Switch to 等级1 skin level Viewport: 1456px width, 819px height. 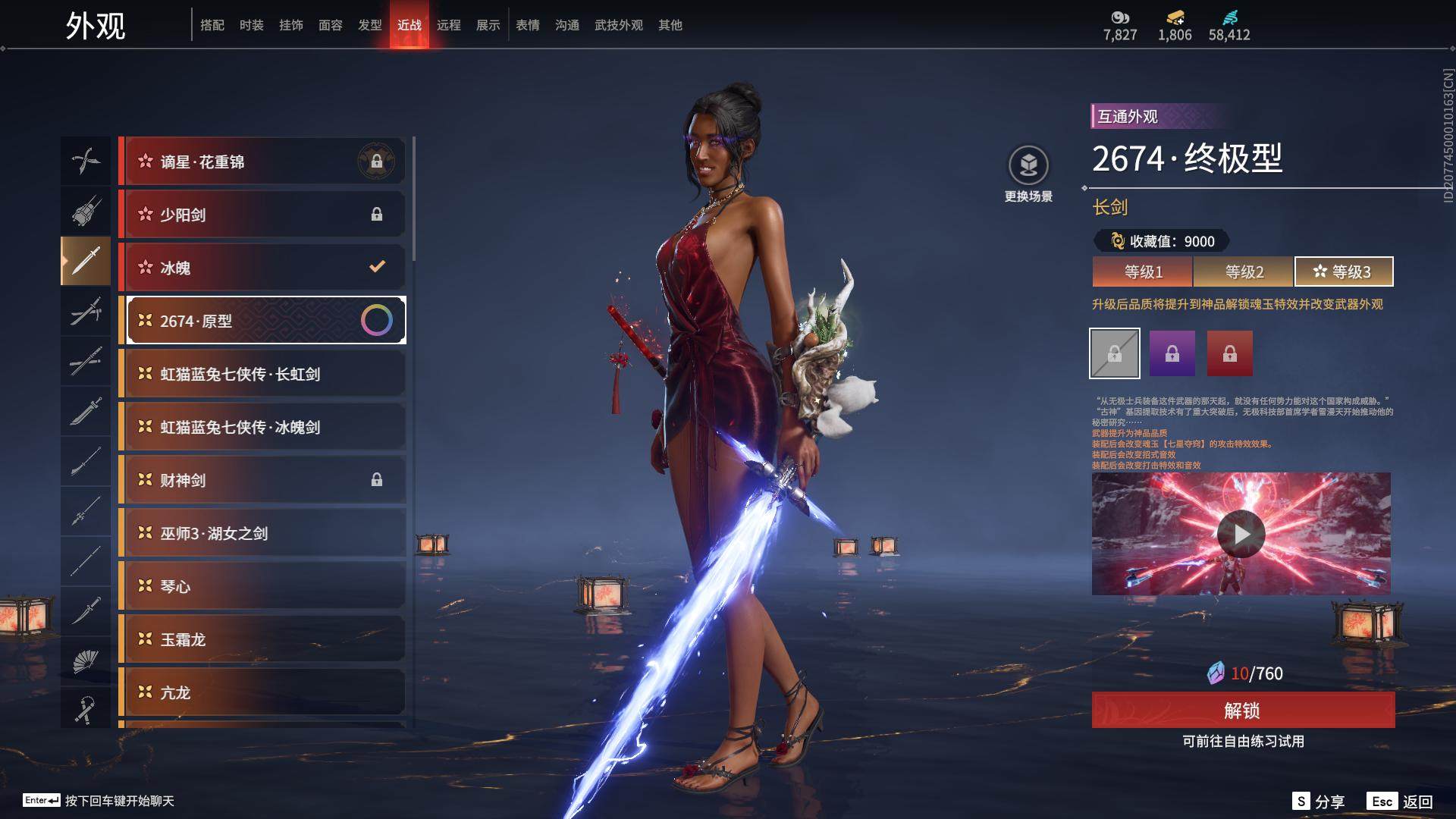1143,271
